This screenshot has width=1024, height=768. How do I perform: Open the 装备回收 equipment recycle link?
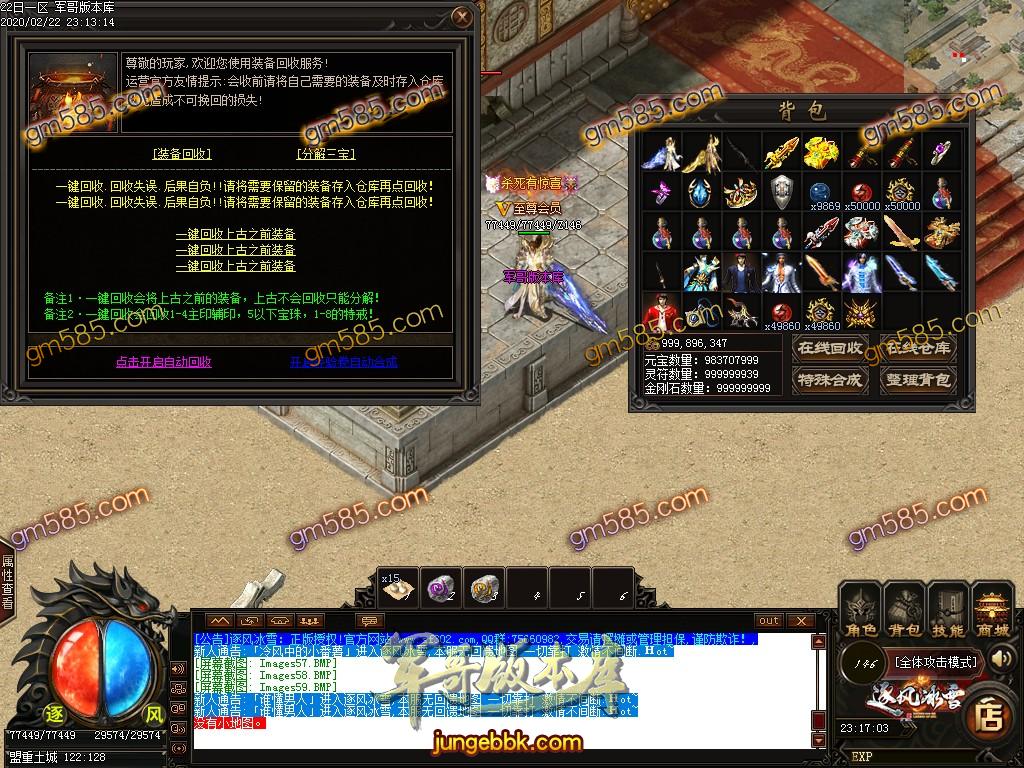182,154
